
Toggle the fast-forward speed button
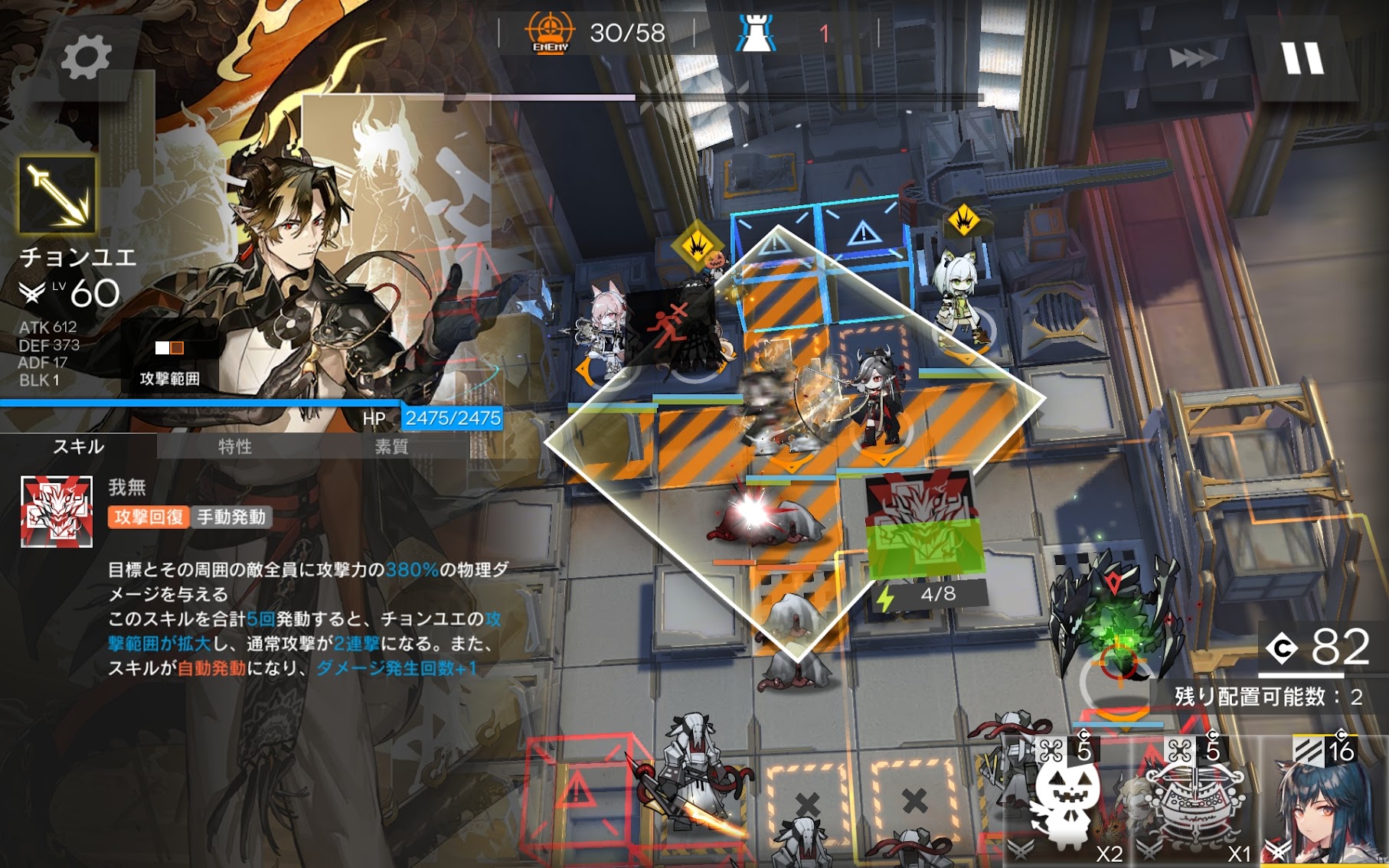coord(1192,58)
